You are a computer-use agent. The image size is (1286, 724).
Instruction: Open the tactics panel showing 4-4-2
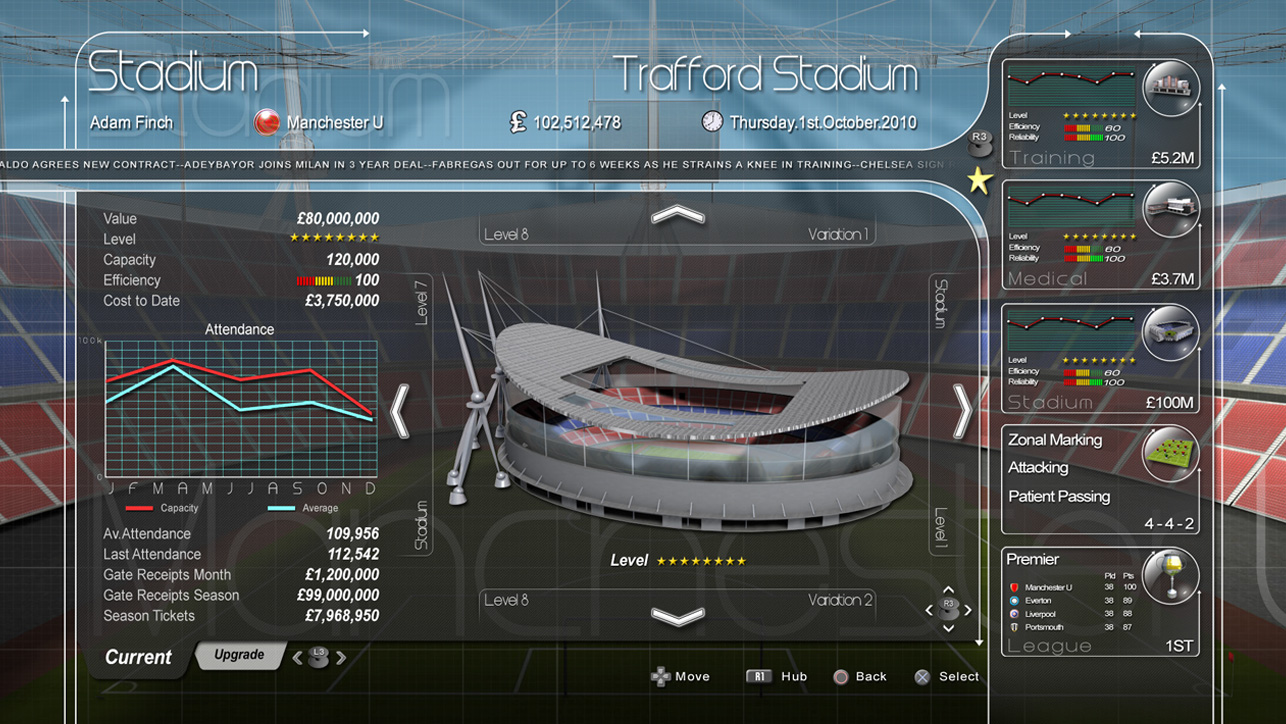pyautogui.click(x=1100, y=480)
